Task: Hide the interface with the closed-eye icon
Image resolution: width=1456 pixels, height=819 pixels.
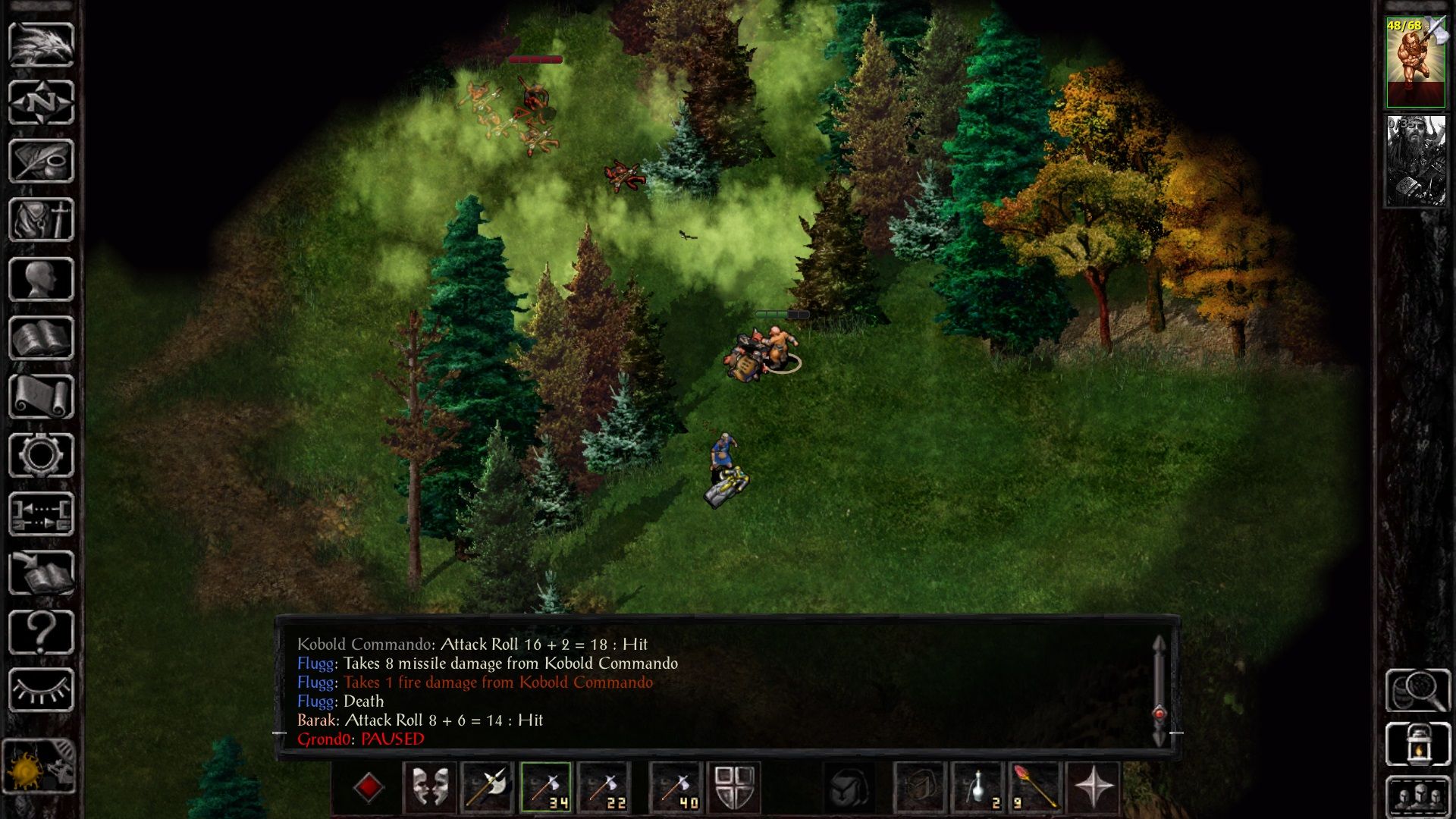Action: [x=41, y=690]
